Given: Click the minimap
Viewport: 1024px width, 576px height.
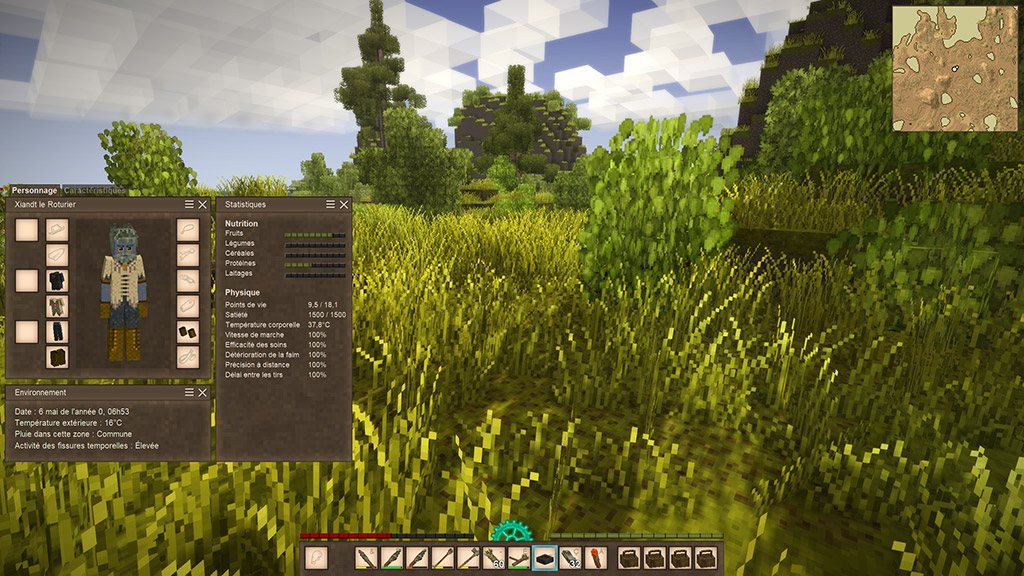Looking at the screenshot, I should (954, 68).
